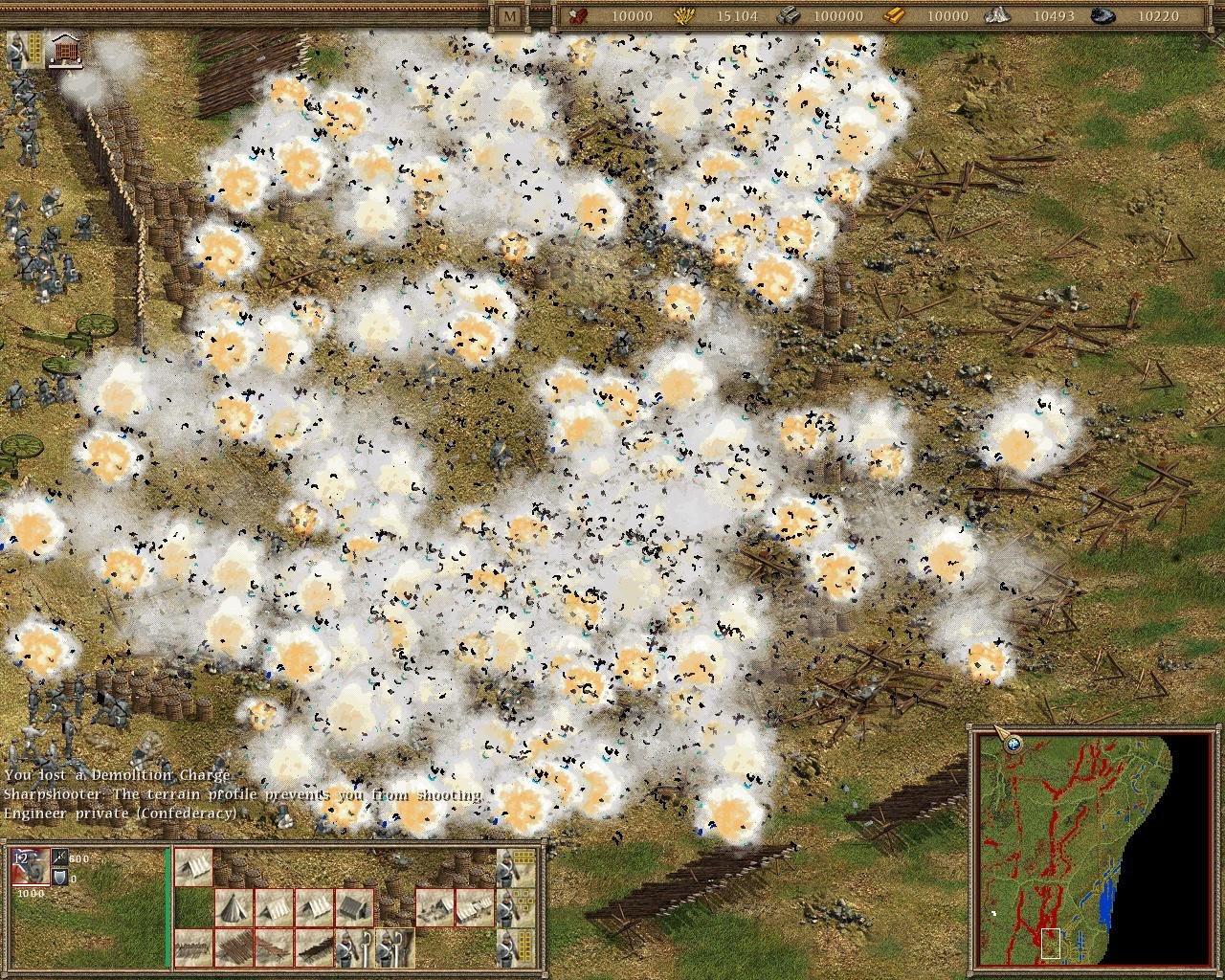Screen dimensions: 1225x980
Task: Pick the abatis obstacle construction icon
Action: [273, 947]
